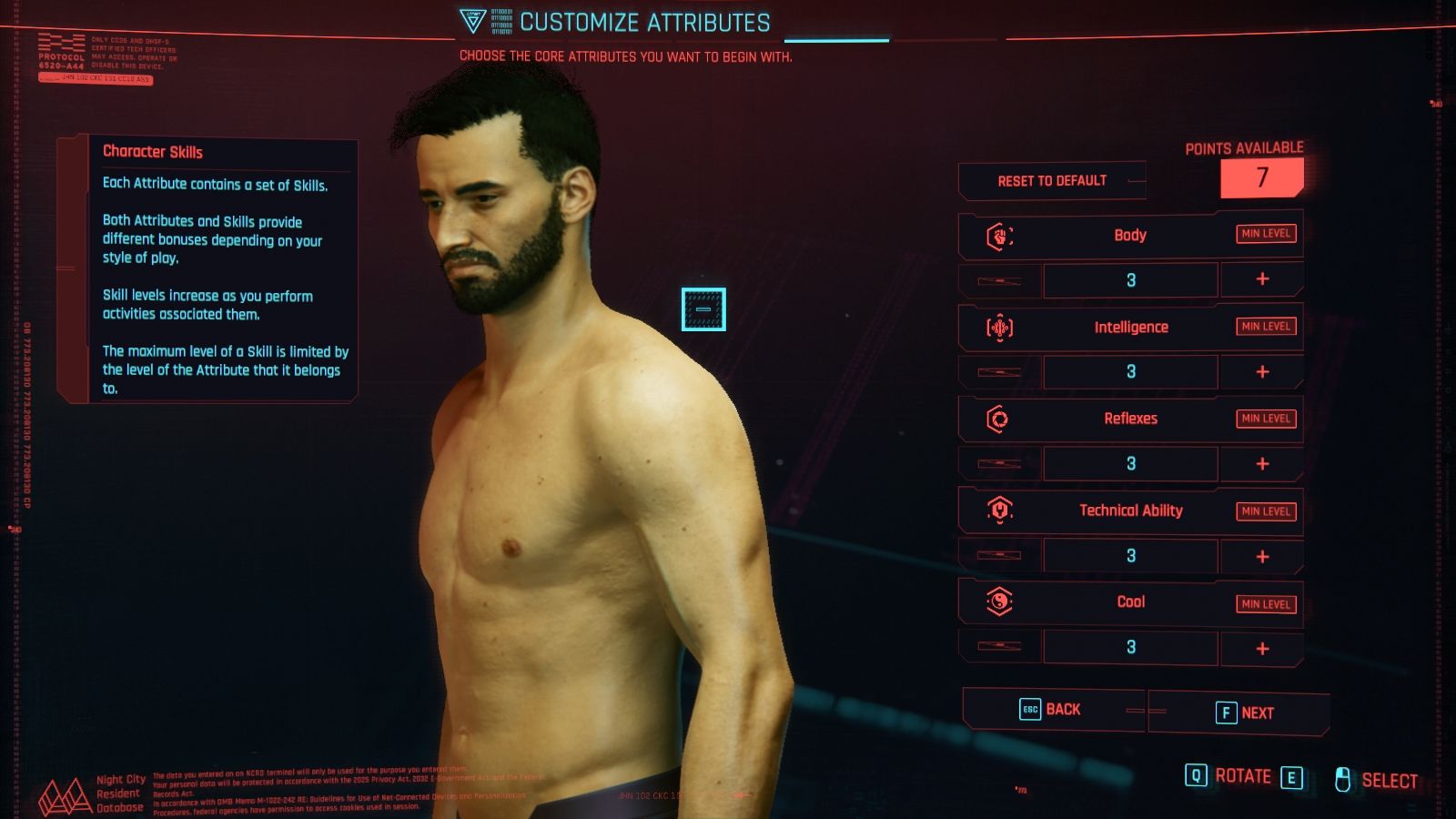
Task: Click the RESET TO DEFAULT button
Action: coord(1051,180)
